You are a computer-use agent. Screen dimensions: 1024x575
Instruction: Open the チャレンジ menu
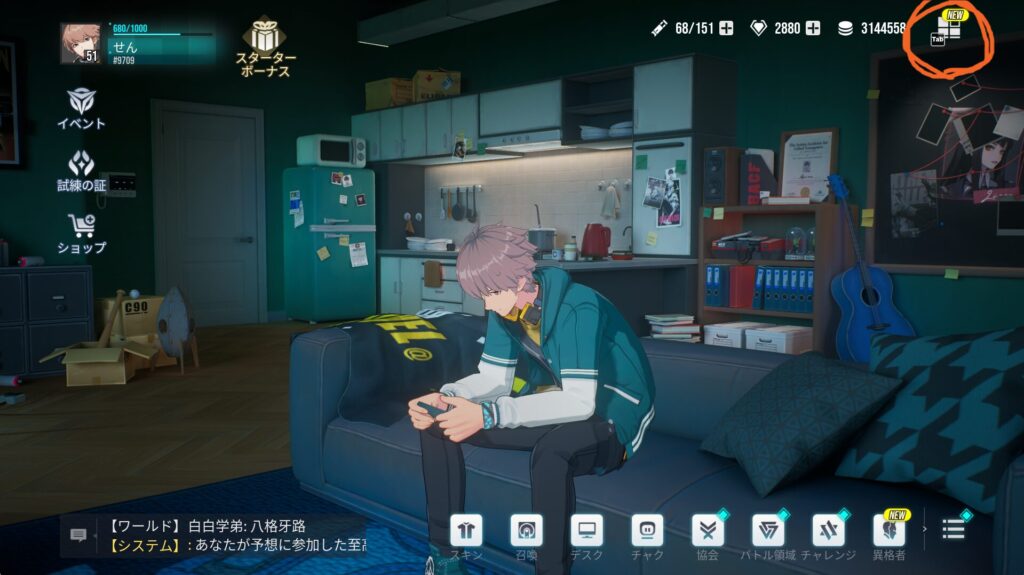(x=828, y=530)
